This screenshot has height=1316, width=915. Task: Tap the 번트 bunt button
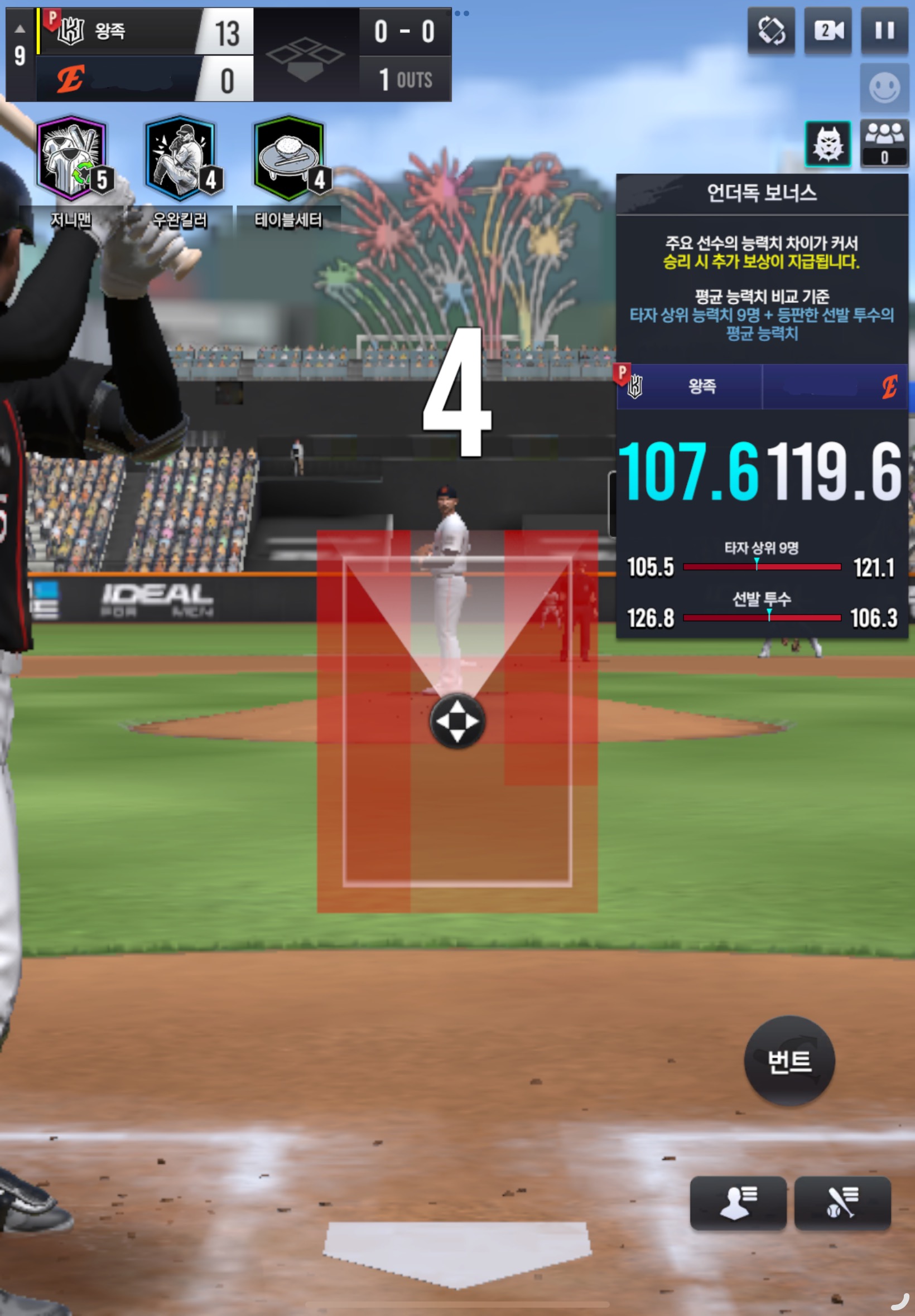[x=789, y=1061]
